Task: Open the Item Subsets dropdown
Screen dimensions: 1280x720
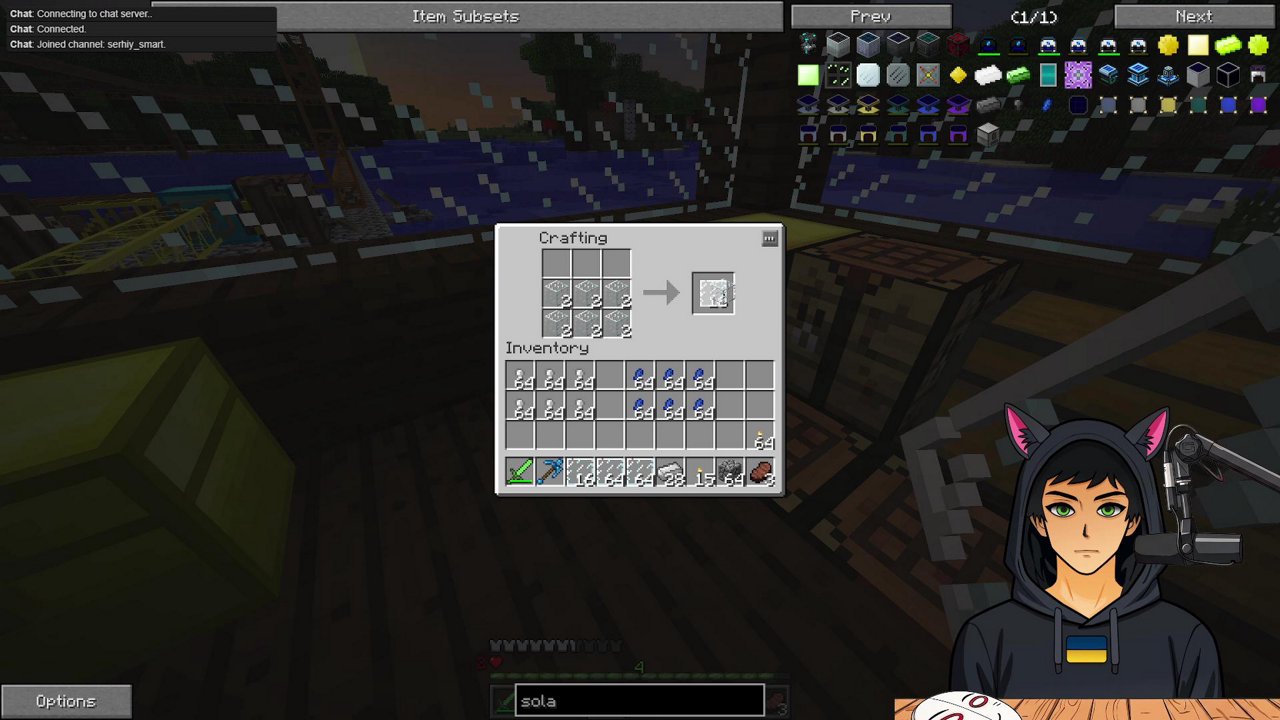Action: 465,16
